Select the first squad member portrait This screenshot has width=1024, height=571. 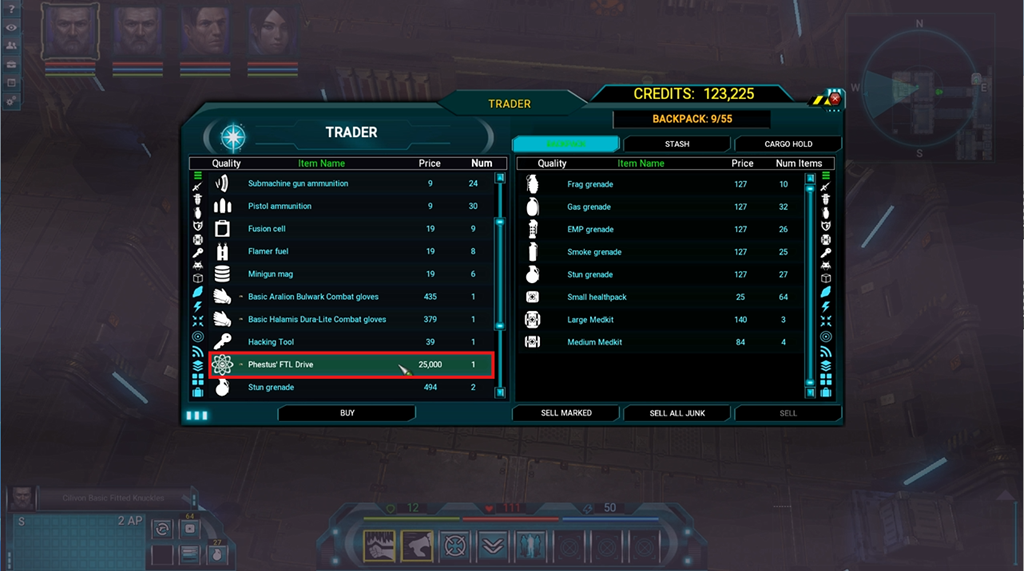(71, 33)
